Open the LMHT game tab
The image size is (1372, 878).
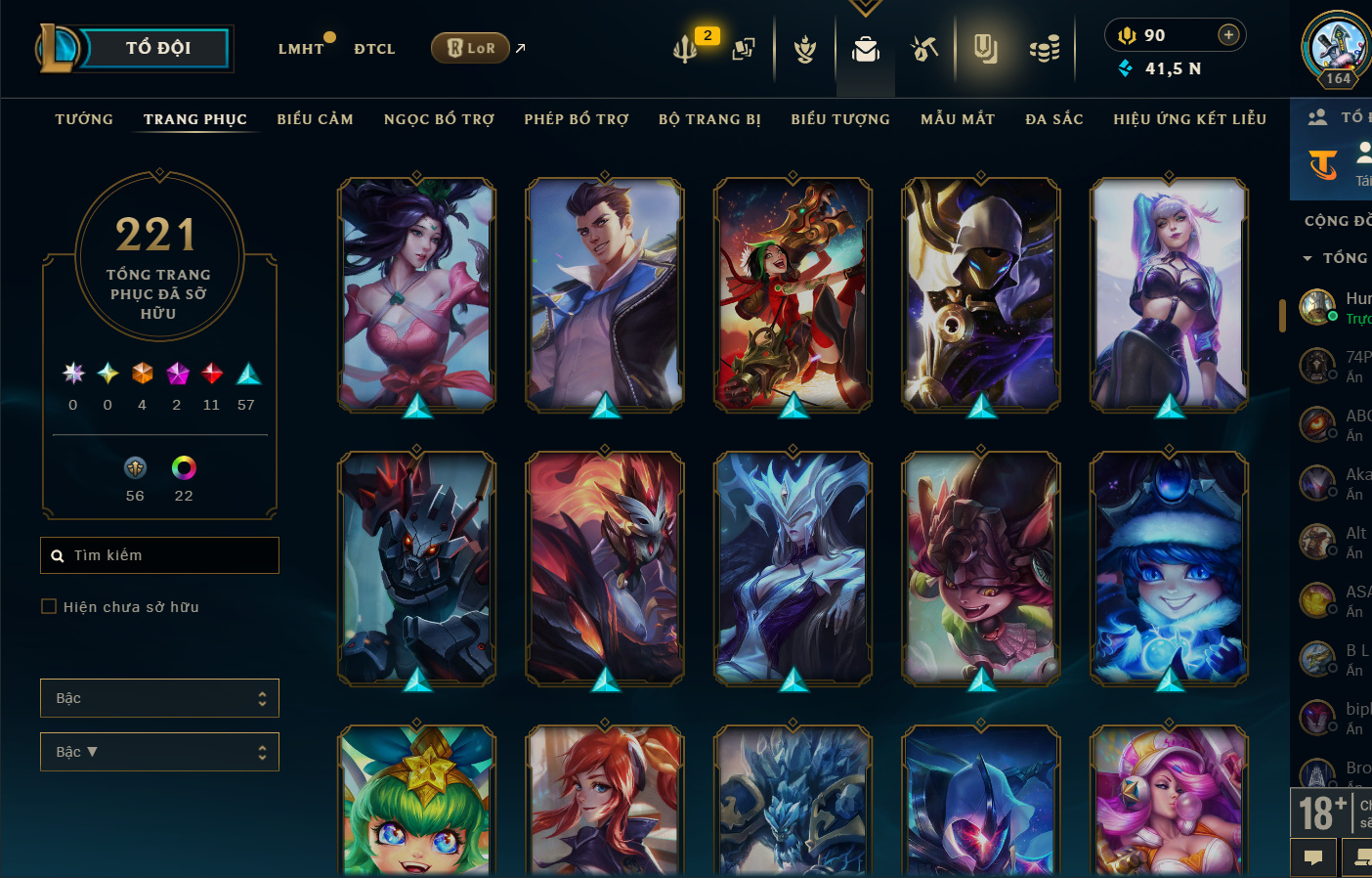tap(300, 49)
